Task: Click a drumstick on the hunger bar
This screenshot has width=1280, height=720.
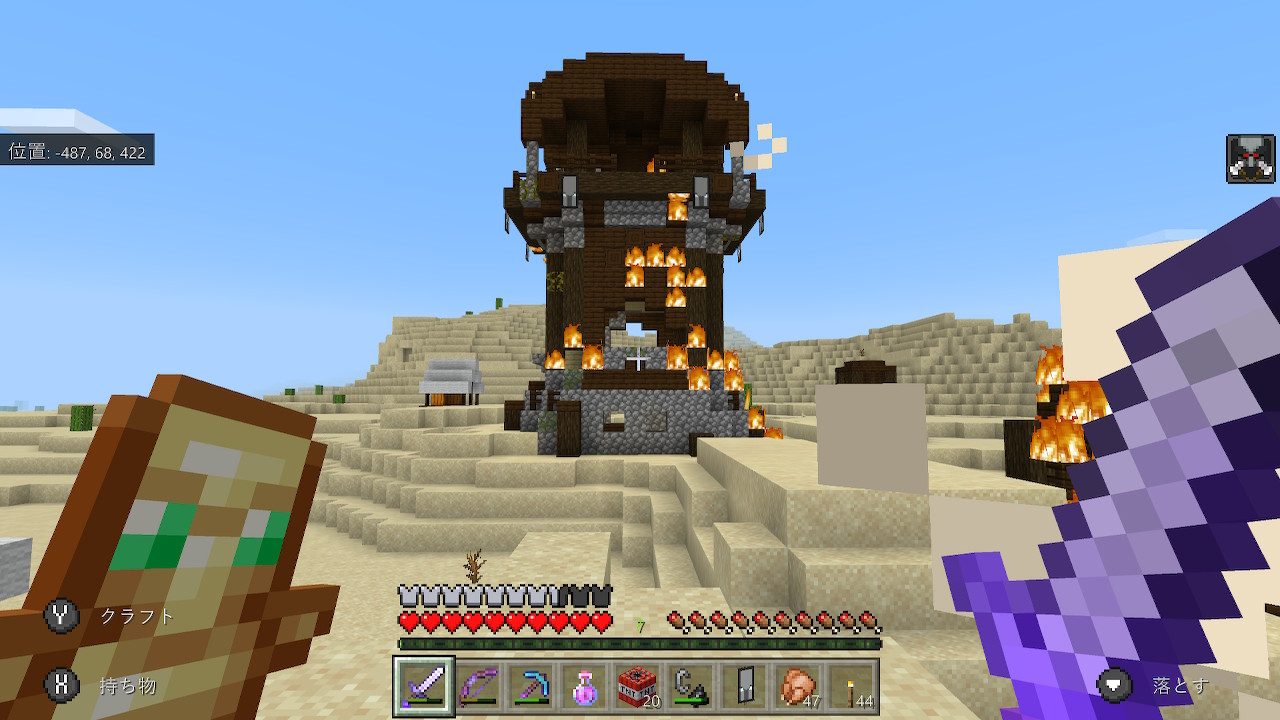Action: (740, 619)
